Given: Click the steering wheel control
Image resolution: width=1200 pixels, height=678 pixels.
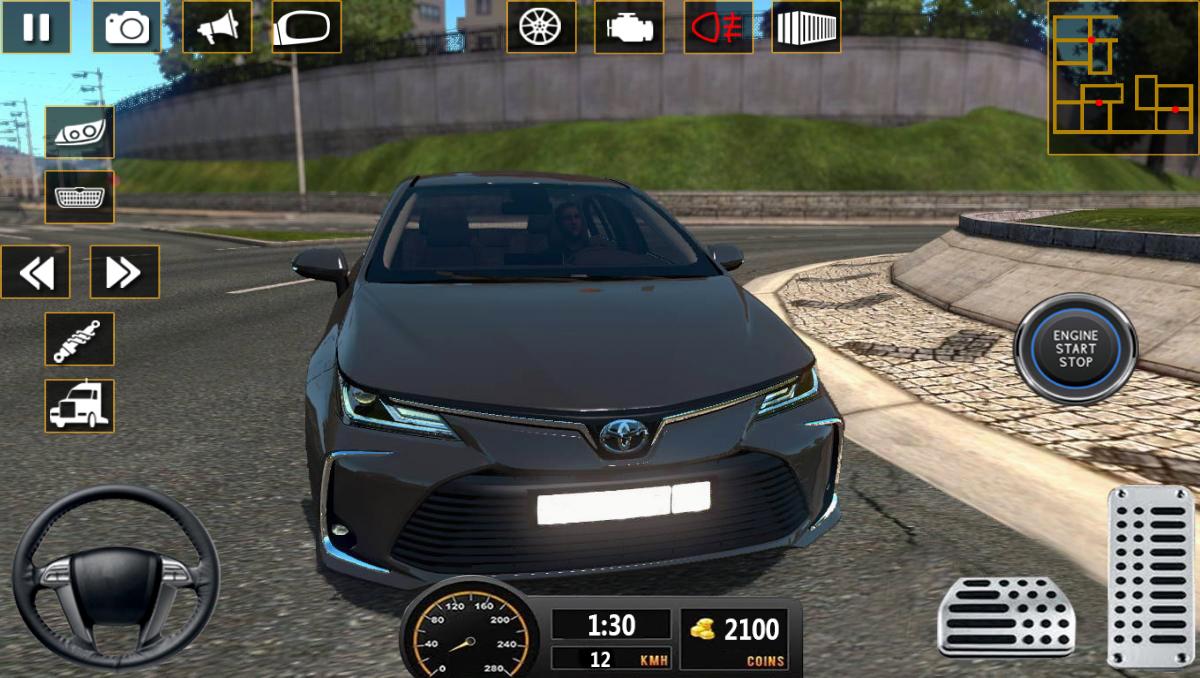Looking at the screenshot, I should pos(115,578).
